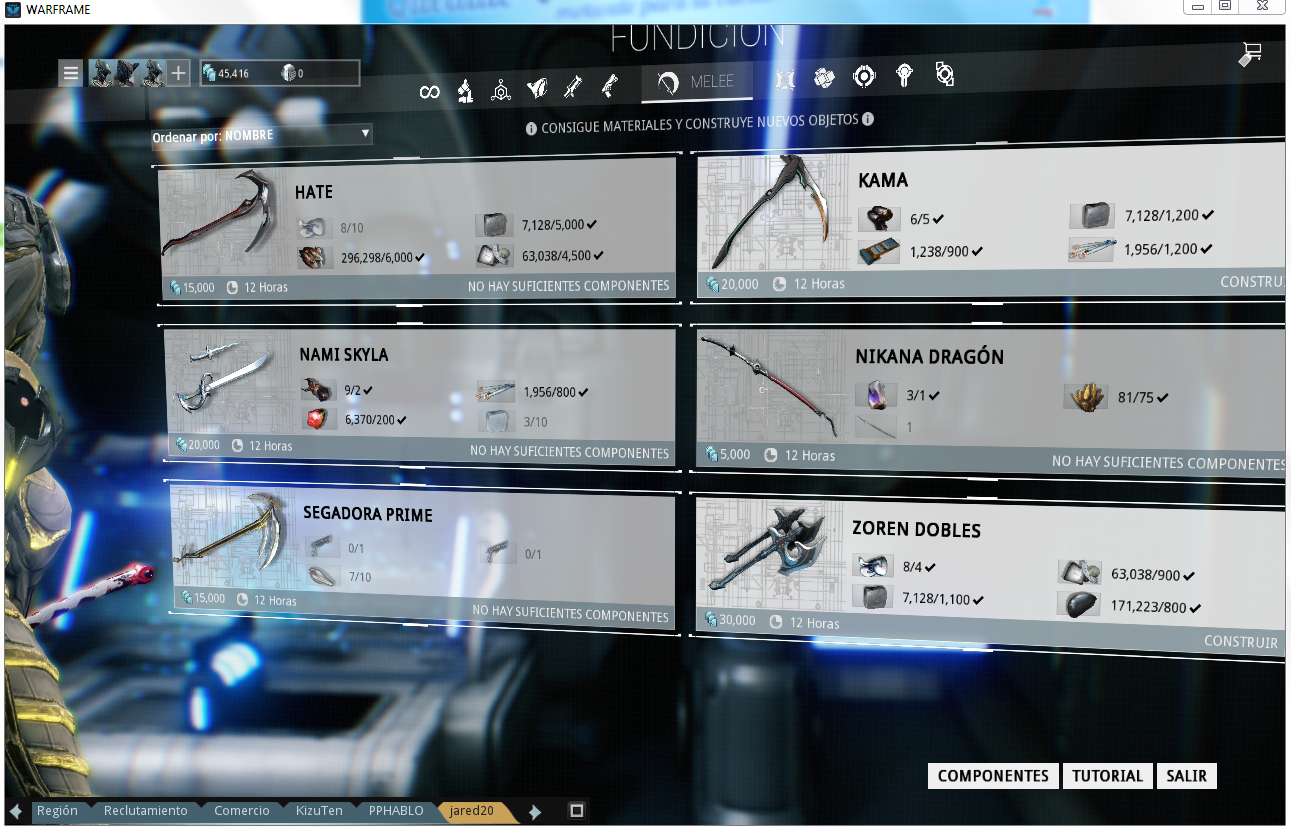The height and width of the screenshot is (827, 1291).
Task: Open the Reclutamiento chat tab
Action: pyautogui.click(x=145, y=811)
